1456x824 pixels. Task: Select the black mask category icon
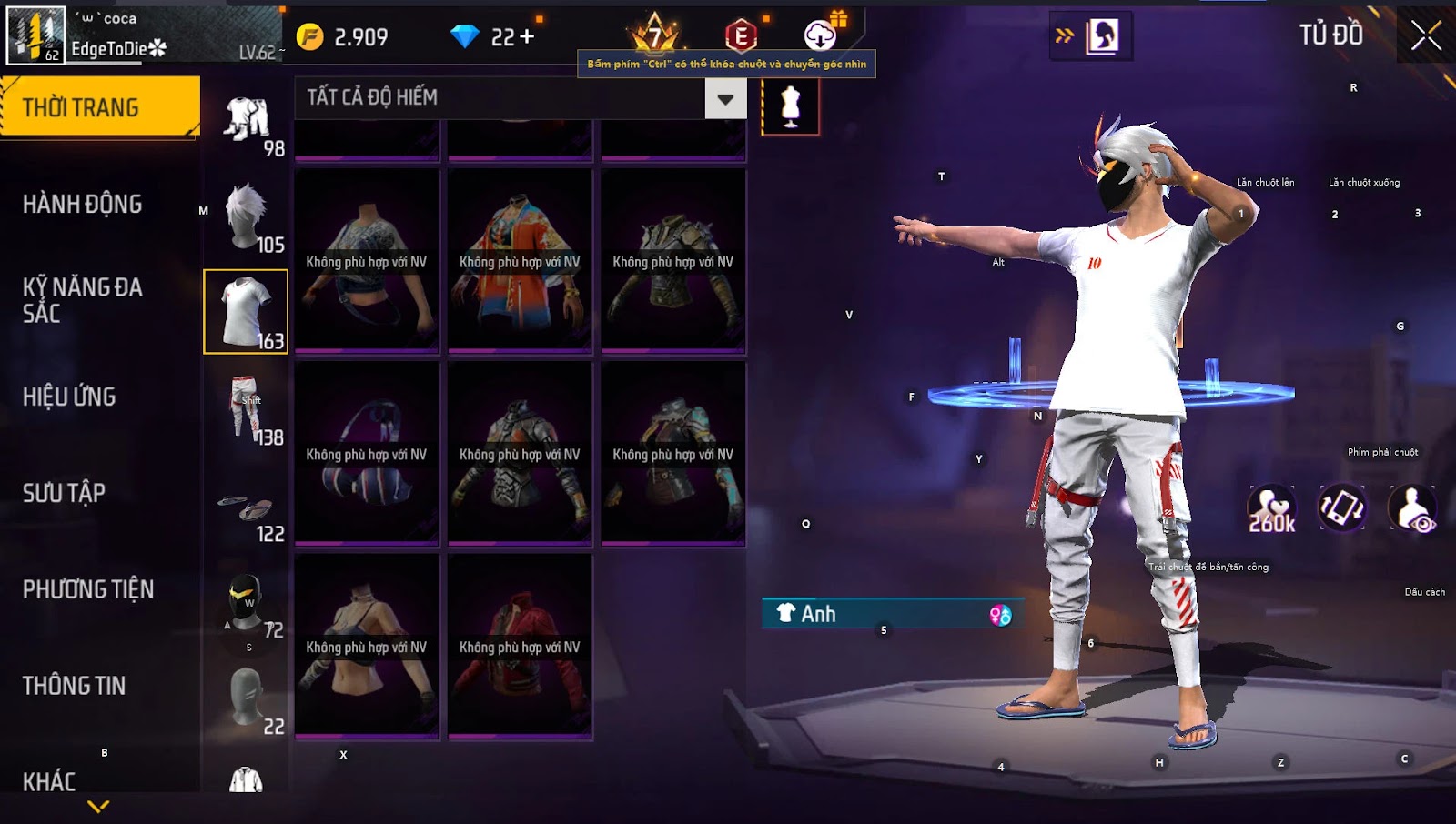pos(246,602)
